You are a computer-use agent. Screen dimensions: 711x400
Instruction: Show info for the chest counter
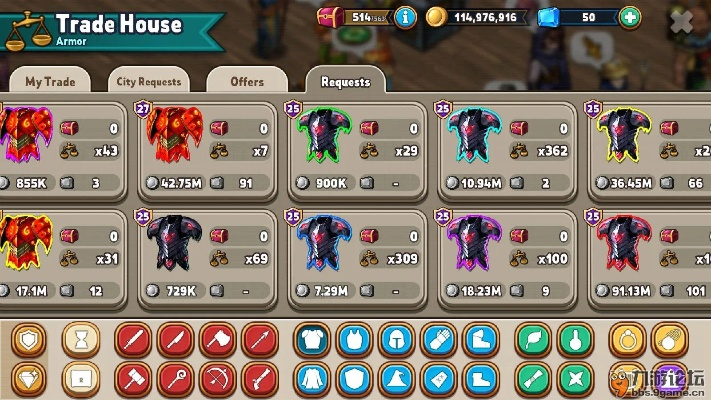[x=405, y=17]
